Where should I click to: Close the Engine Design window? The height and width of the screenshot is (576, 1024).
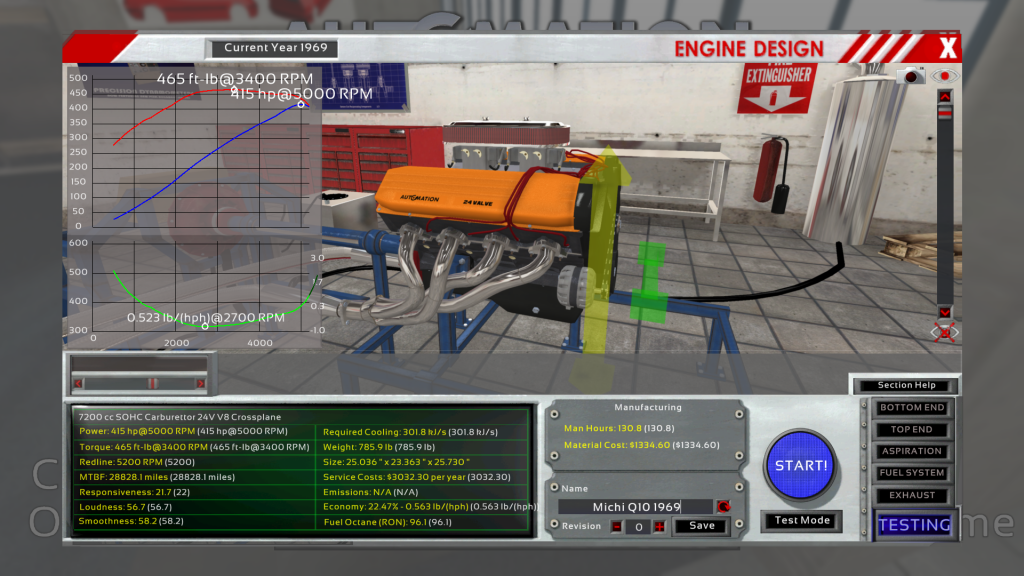tap(947, 47)
